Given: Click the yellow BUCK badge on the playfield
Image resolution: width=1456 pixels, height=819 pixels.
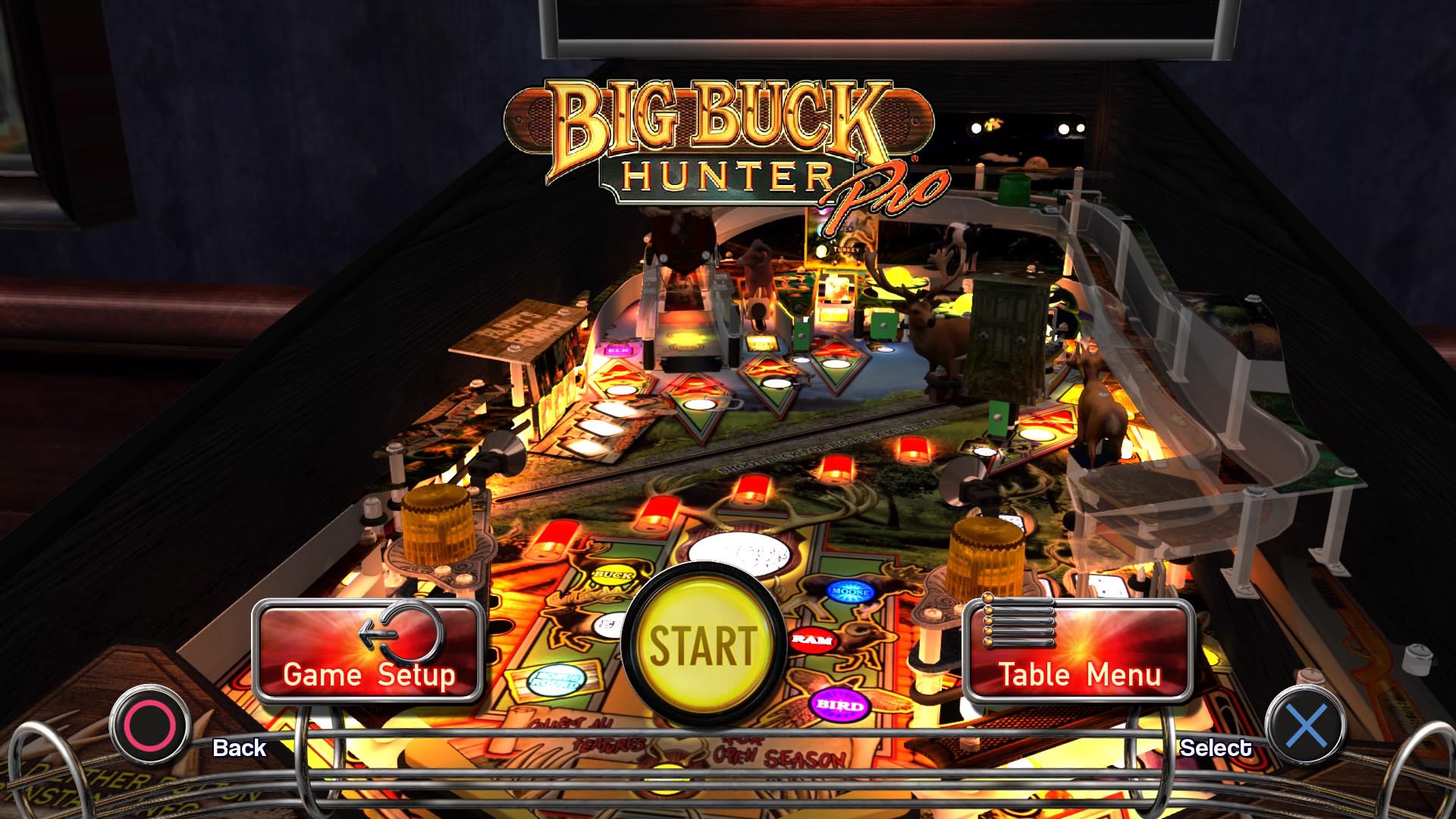Looking at the screenshot, I should tap(613, 576).
